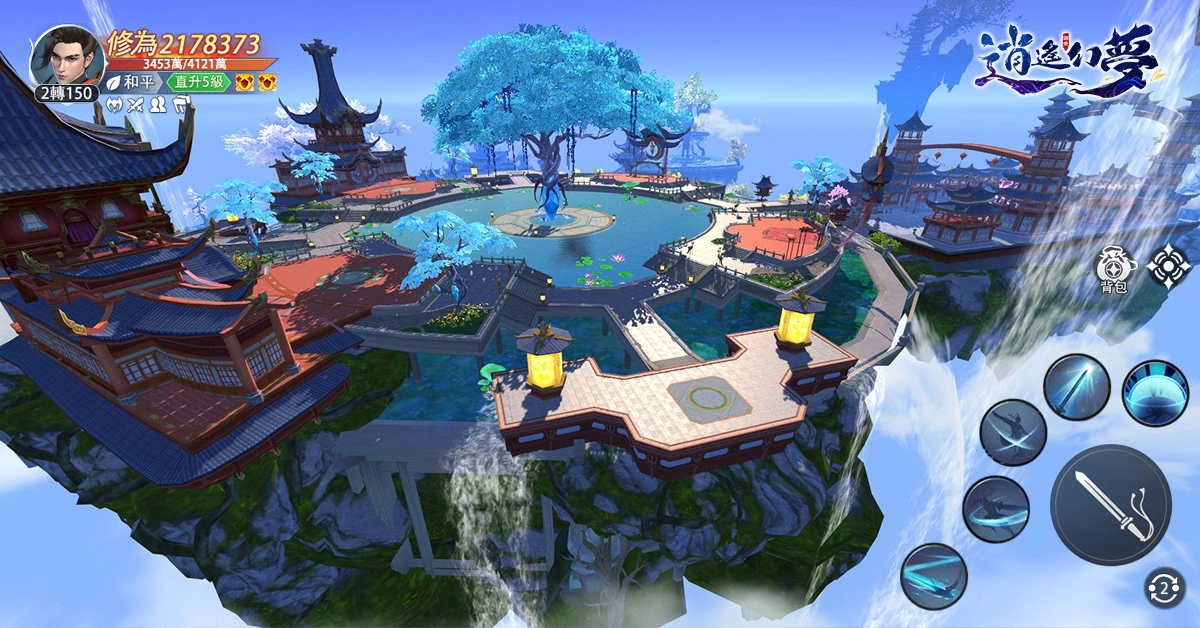The height and width of the screenshot is (628, 1200).
Task: Toggle the 和平 peace mode button
Action: tap(131, 82)
